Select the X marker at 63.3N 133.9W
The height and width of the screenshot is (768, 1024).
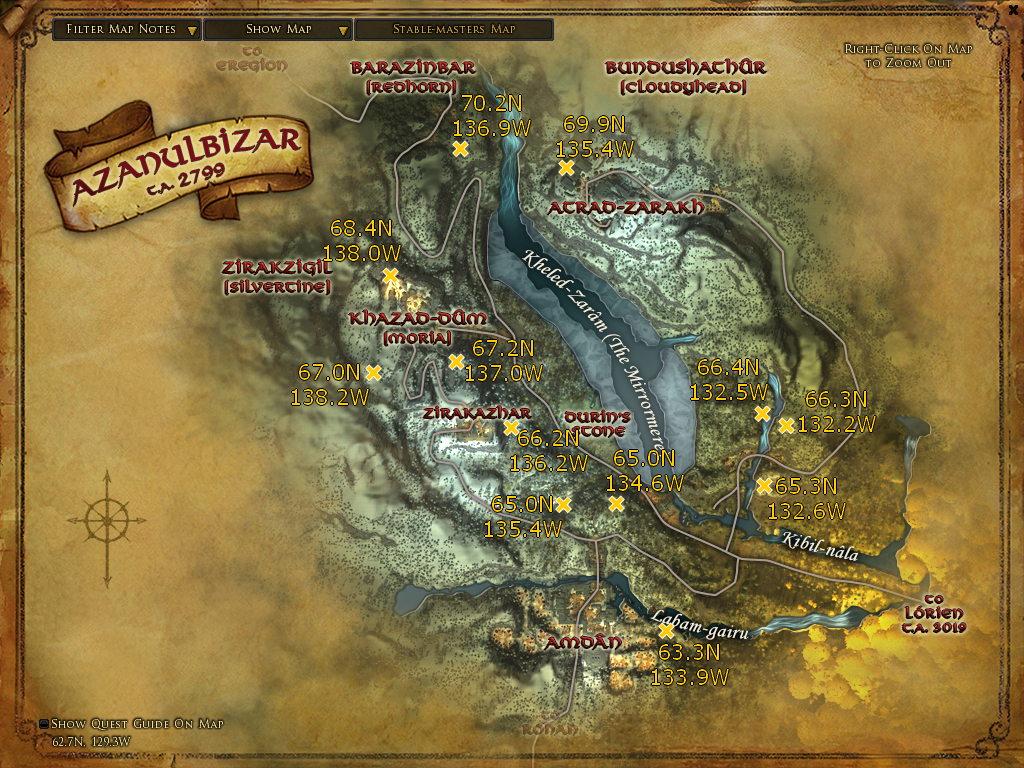tap(667, 631)
